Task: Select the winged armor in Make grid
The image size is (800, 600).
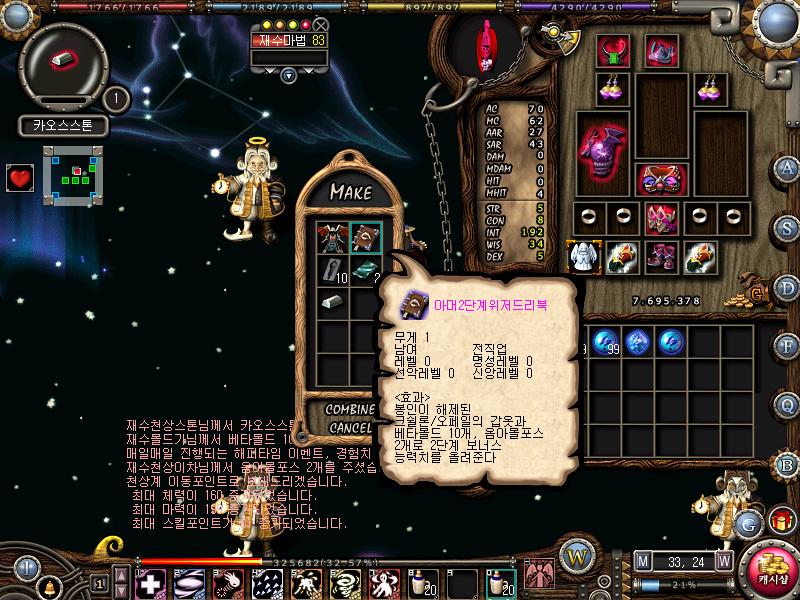Action: tap(331, 238)
